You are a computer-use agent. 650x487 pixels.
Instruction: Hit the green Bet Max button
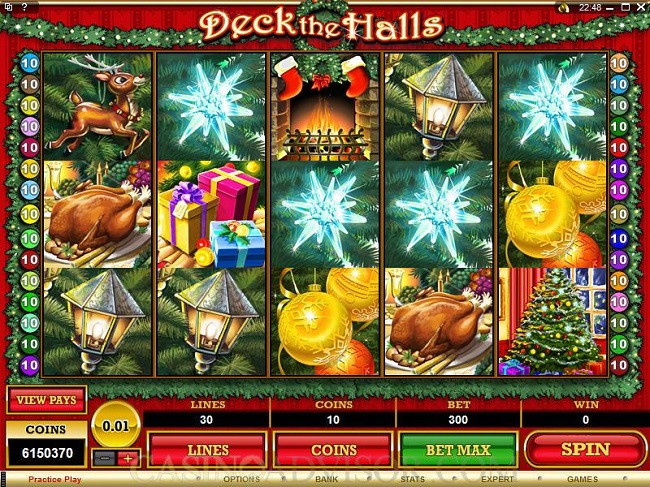(458, 450)
